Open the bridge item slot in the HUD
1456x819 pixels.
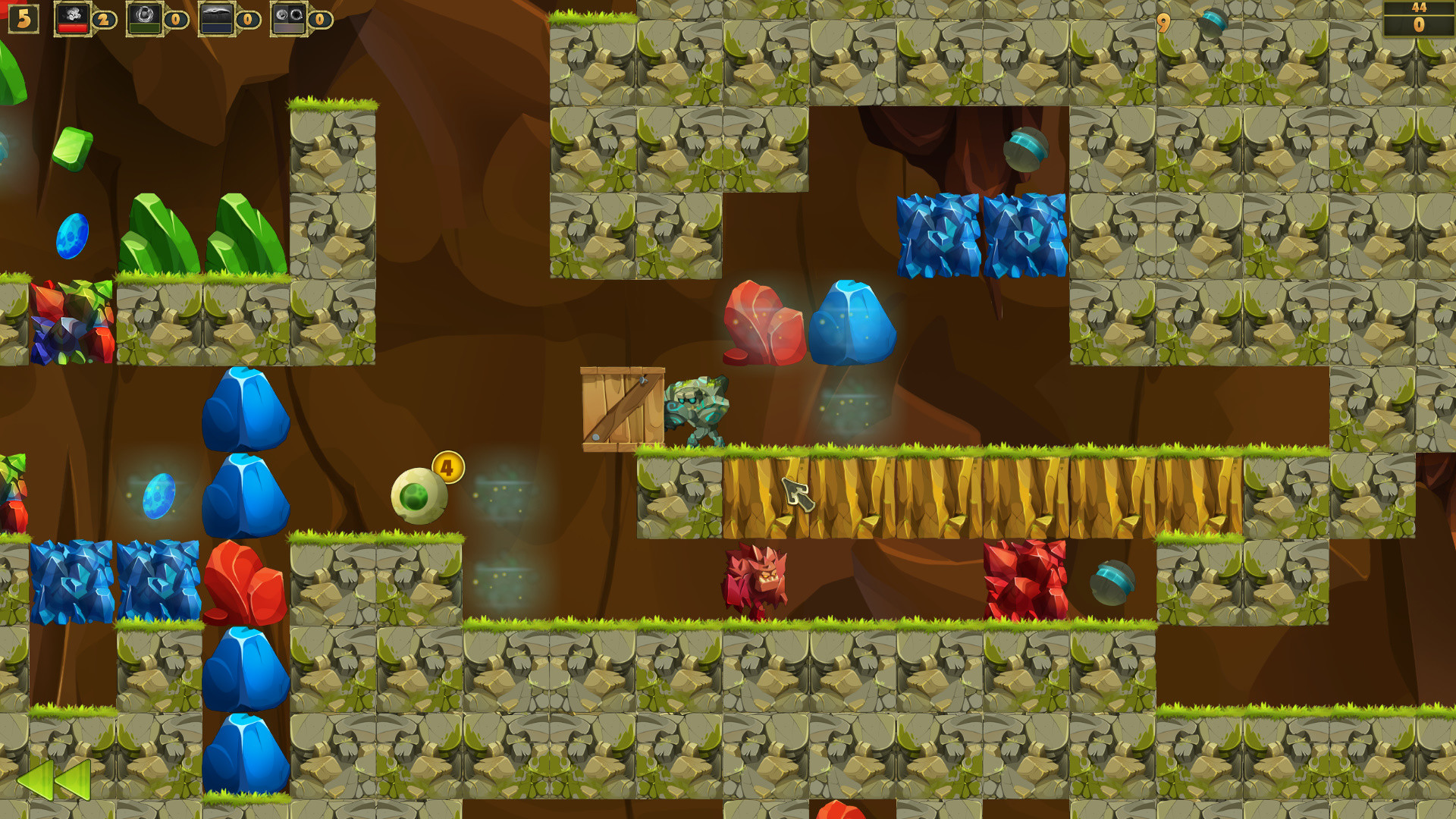pos(216,18)
